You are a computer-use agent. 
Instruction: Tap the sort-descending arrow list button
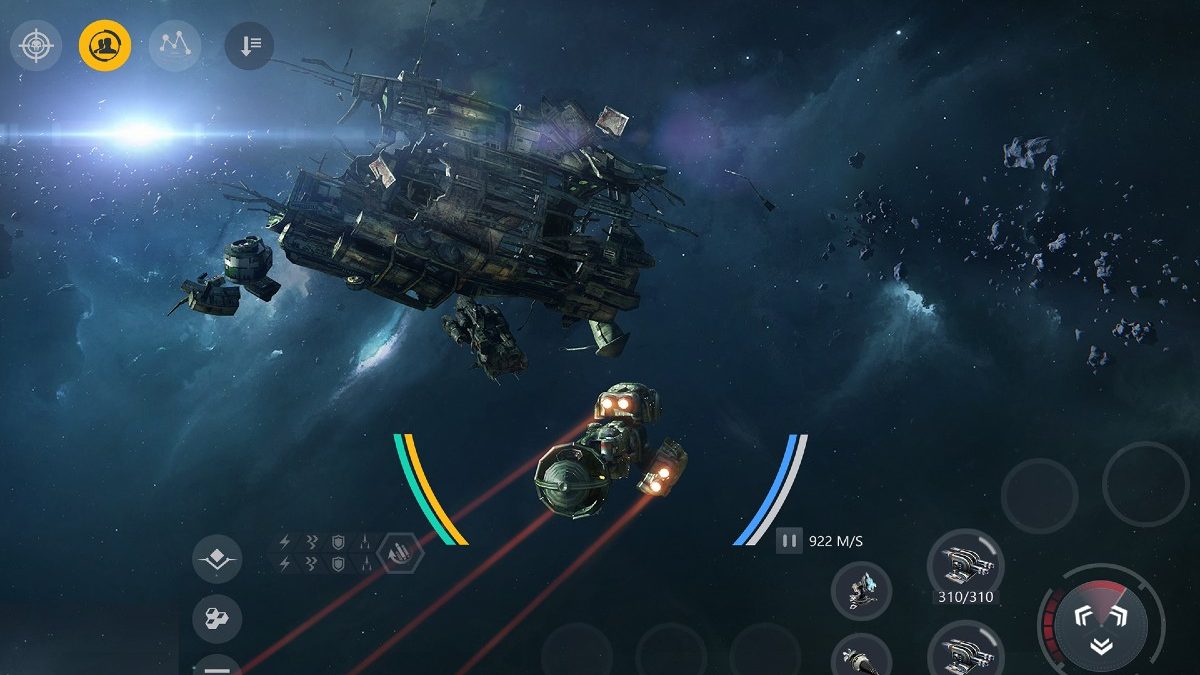coord(249,45)
